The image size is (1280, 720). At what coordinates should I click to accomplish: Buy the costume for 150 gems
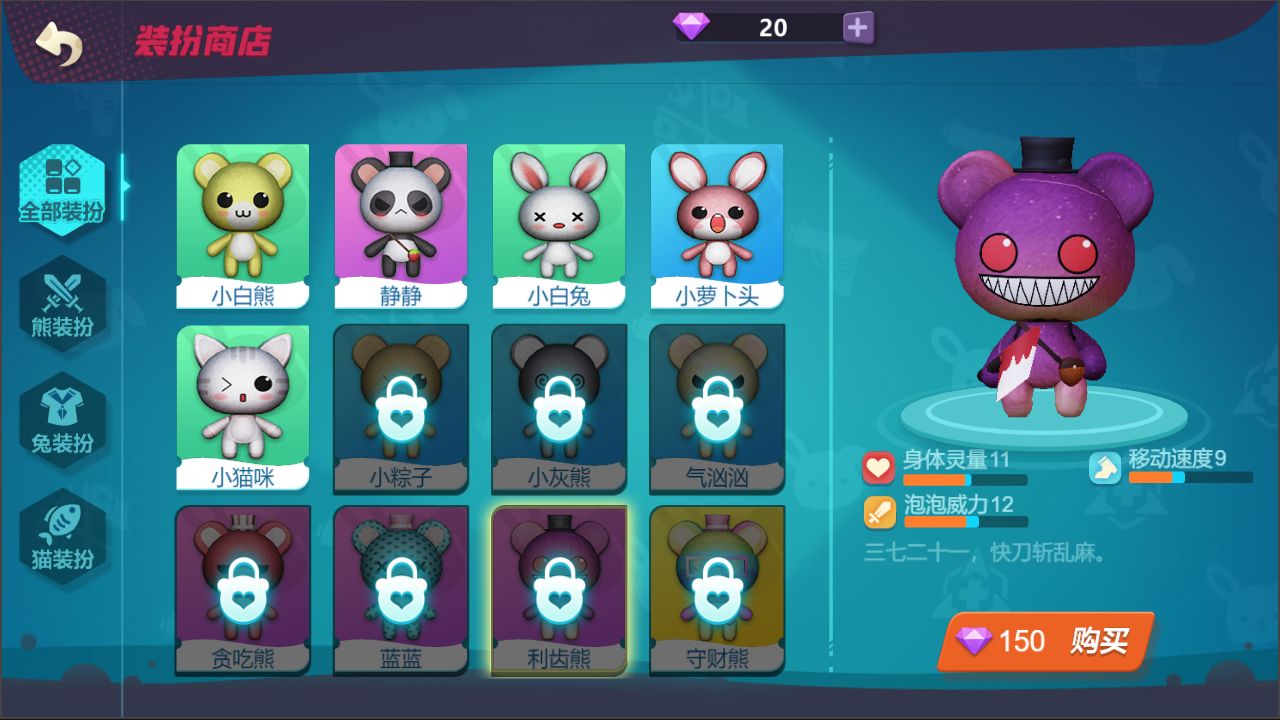(1046, 641)
